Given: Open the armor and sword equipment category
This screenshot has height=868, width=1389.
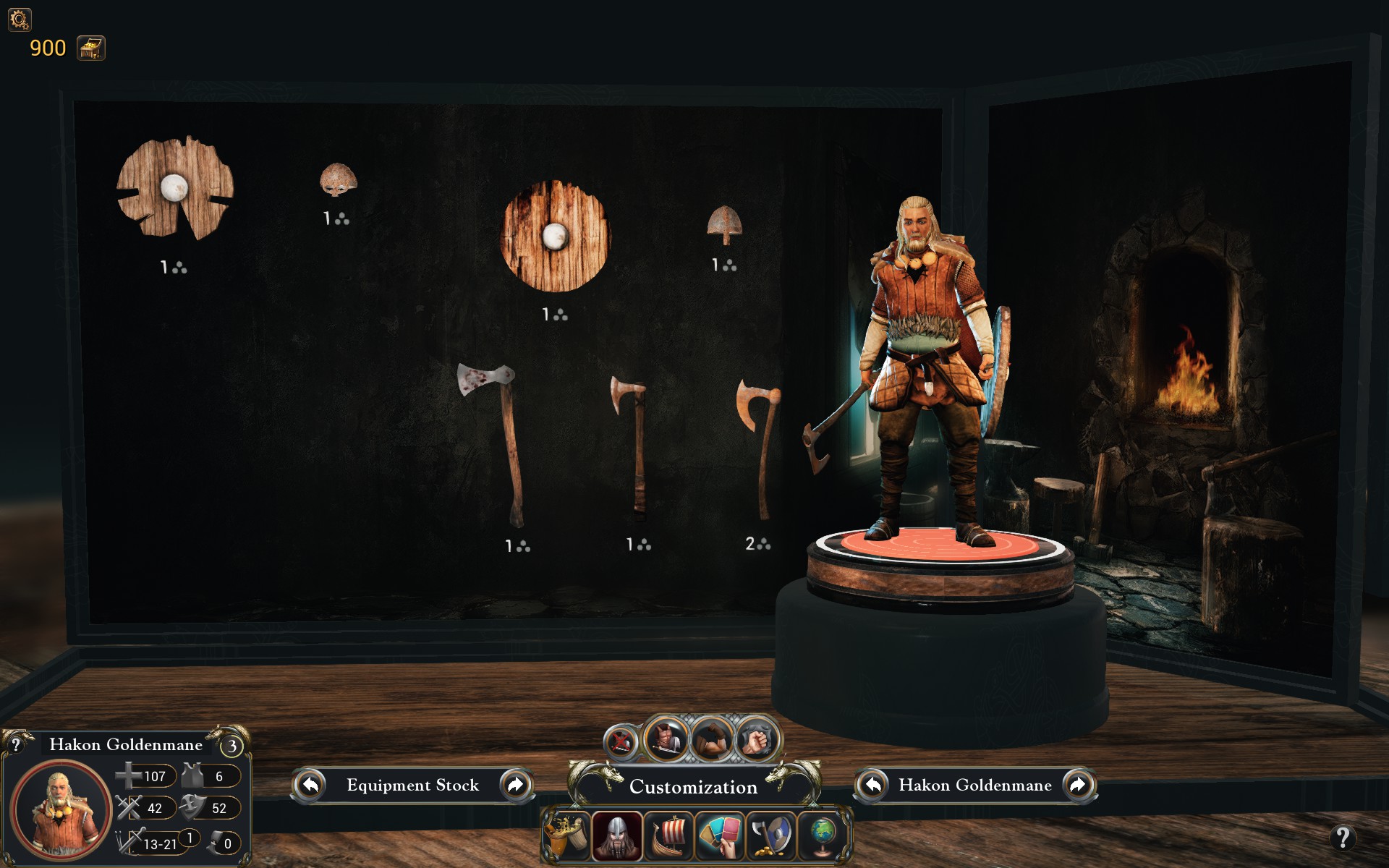Looking at the screenshot, I should [x=666, y=739].
